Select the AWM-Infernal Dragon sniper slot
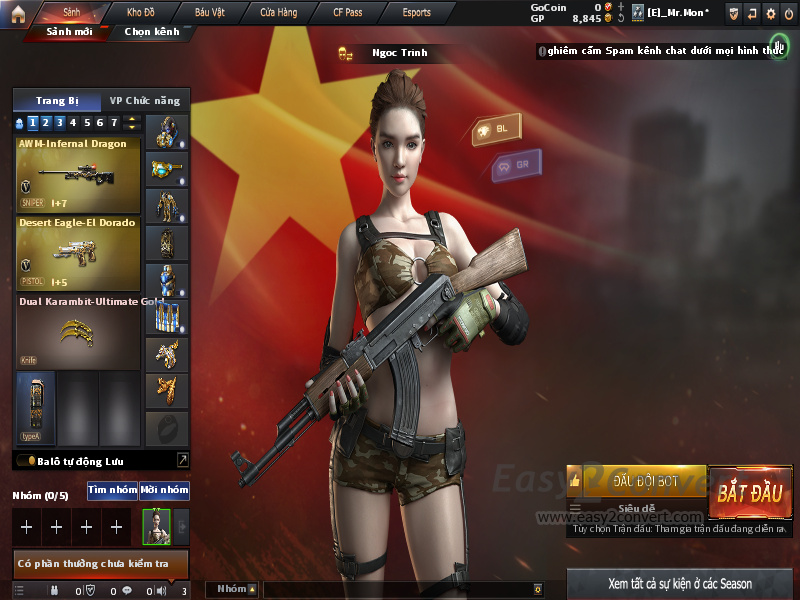 tap(76, 172)
